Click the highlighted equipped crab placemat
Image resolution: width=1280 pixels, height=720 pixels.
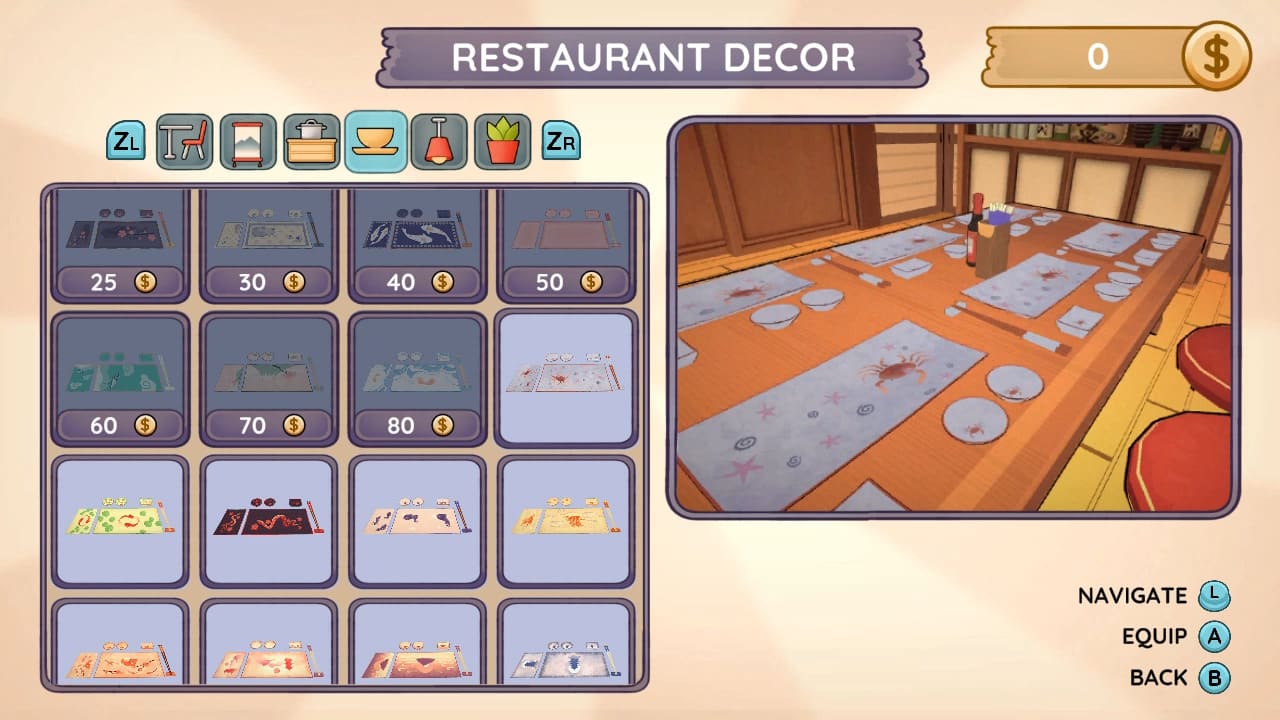[x=566, y=378]
